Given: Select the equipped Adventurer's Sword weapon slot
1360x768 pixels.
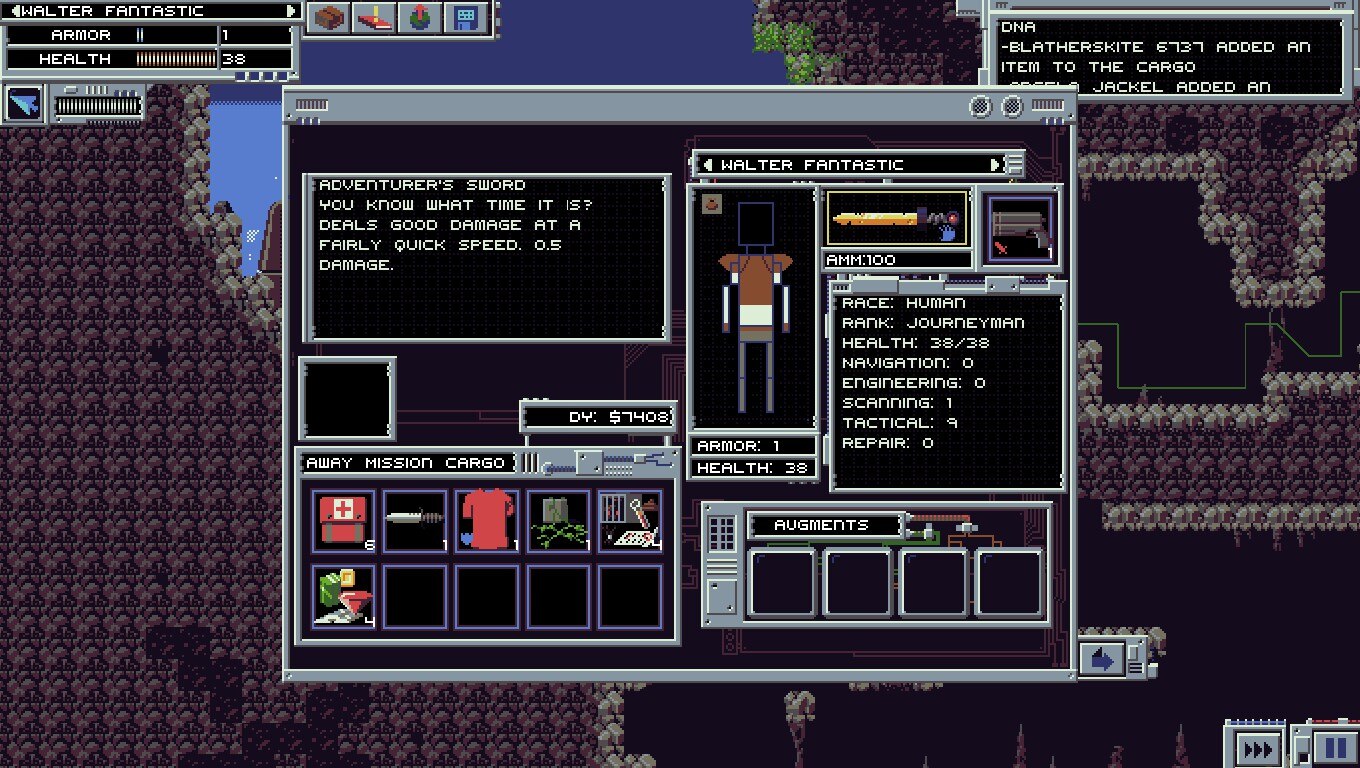Looking at the screenshot, I should (x=897, y=218).
